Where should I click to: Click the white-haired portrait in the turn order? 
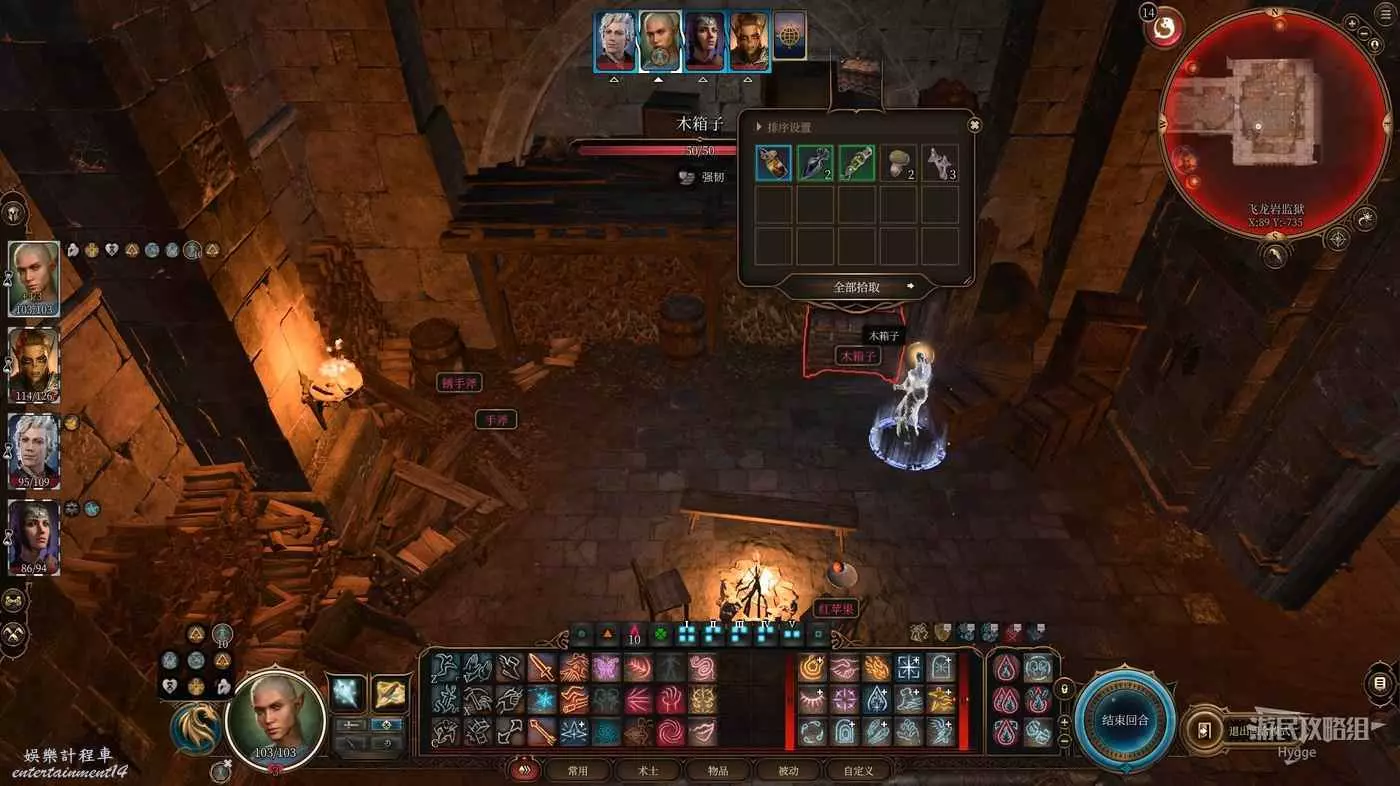tap(615, 41)
